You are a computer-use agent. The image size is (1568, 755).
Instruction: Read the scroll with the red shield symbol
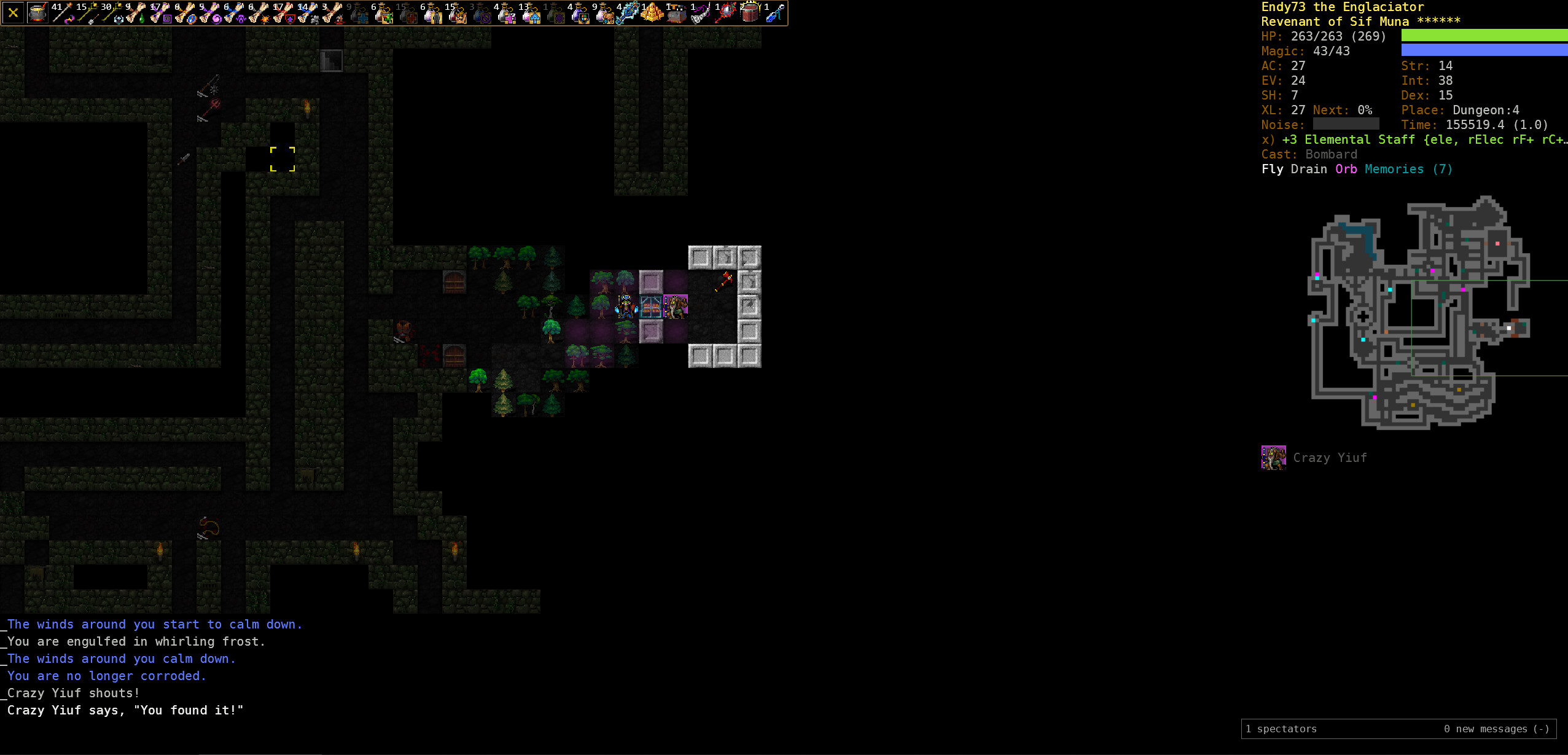tap(283, 12)
